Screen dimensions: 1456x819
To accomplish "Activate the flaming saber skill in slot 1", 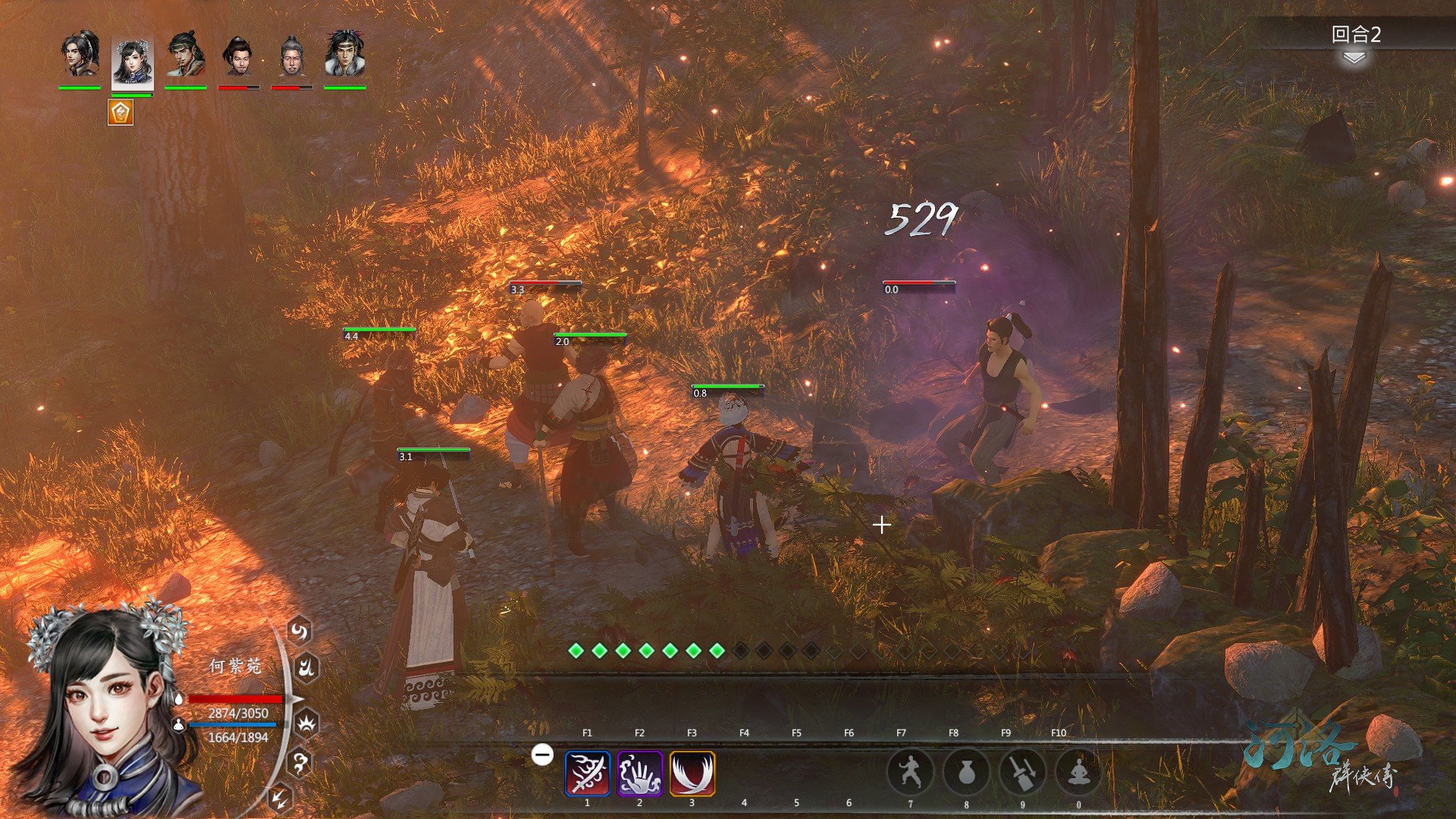I will (587, 773).
